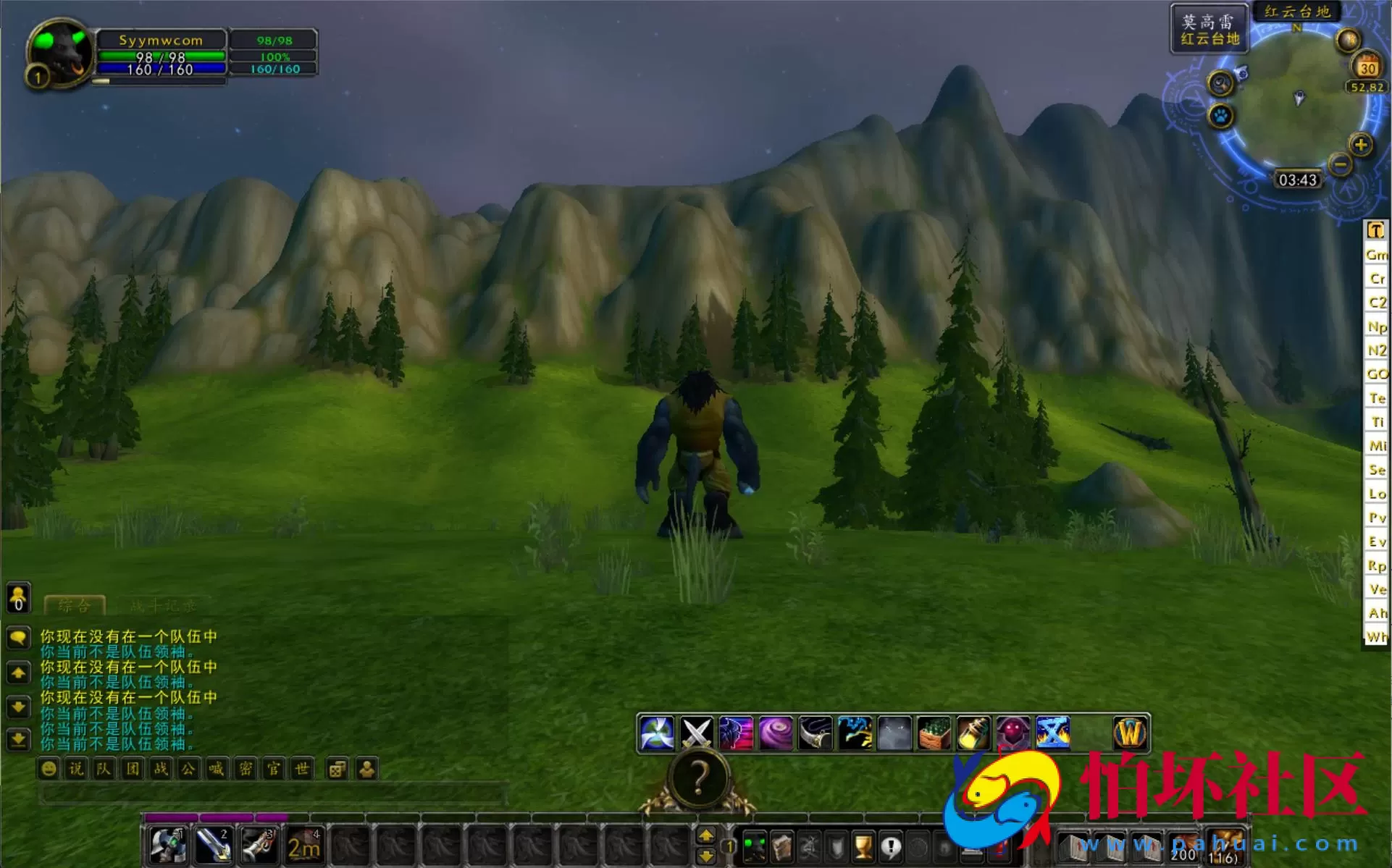The image size is (1392, 868).
Task: Select the 说 say channel button
Action: tap(77, 769)
